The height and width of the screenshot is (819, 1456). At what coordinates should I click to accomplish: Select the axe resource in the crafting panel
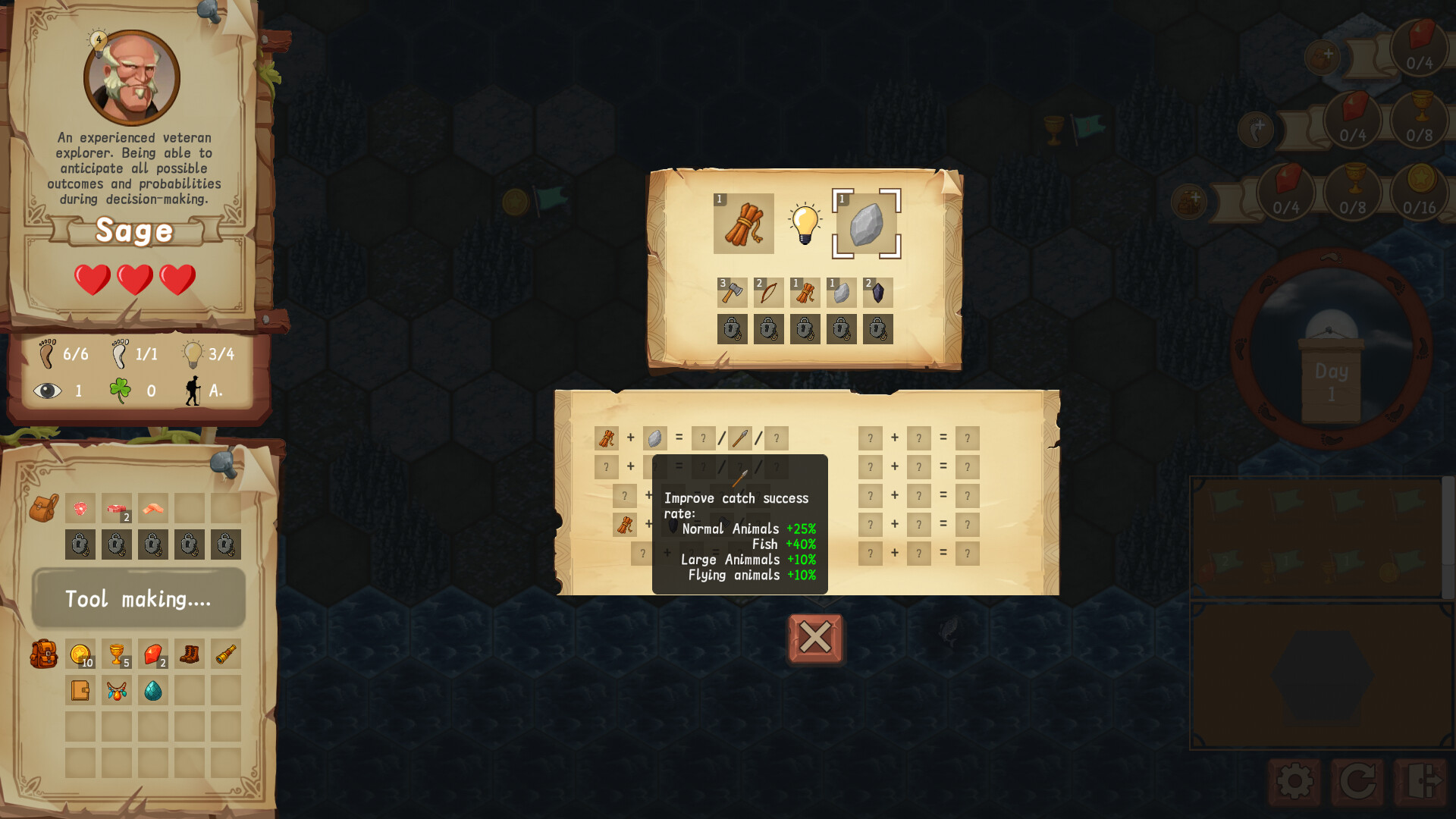pos(731,291)
